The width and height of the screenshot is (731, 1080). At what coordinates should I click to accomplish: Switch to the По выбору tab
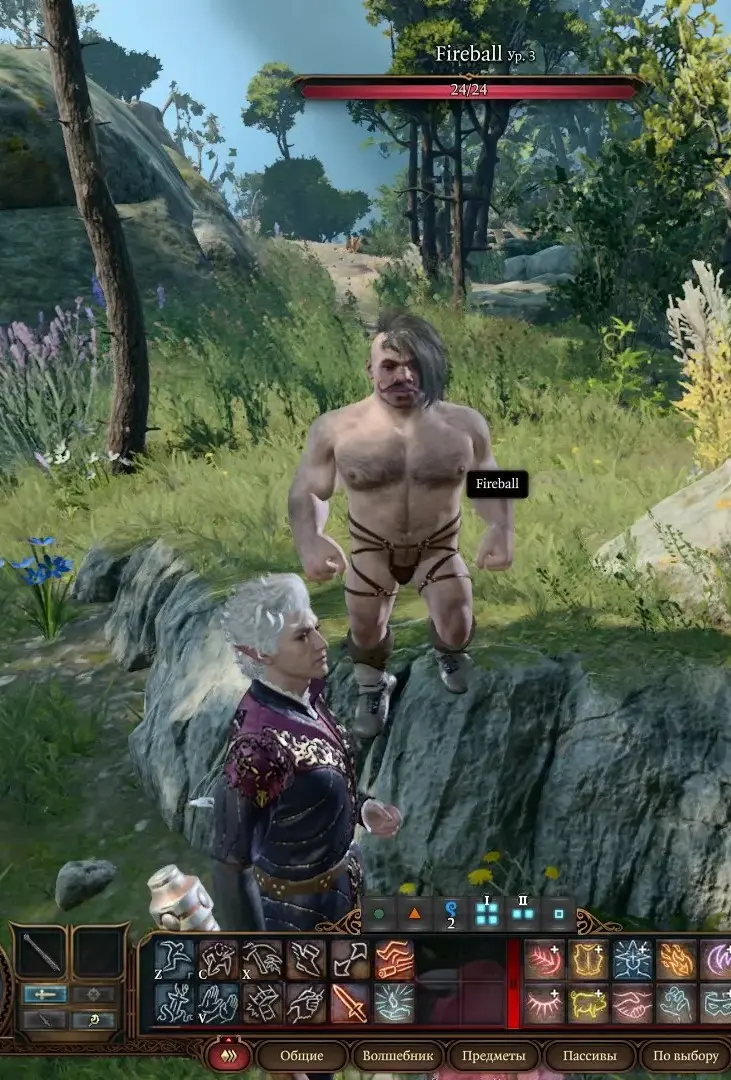tap(686, 1056)
